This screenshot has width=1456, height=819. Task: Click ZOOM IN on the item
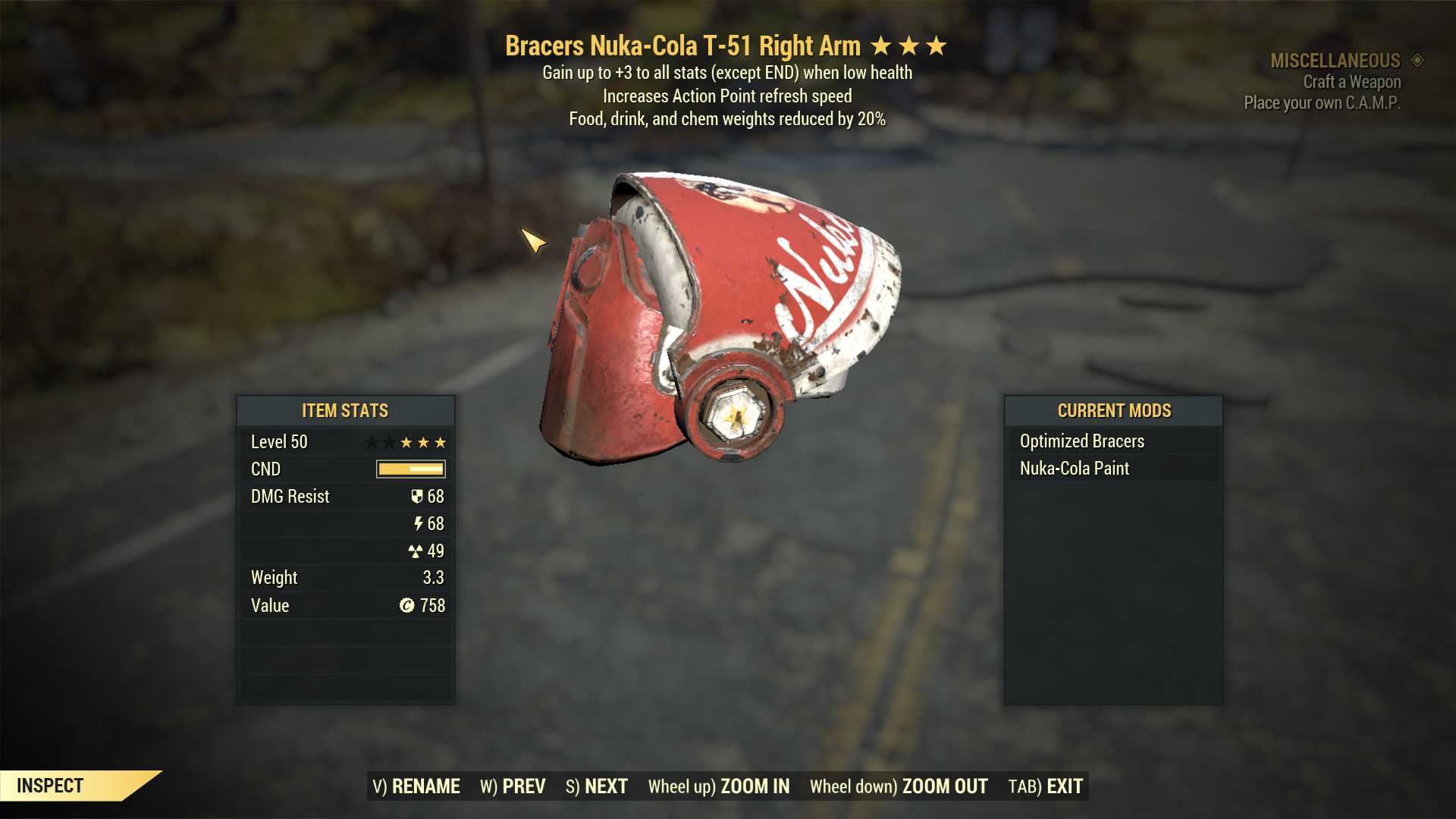click(x=718, y=786)
